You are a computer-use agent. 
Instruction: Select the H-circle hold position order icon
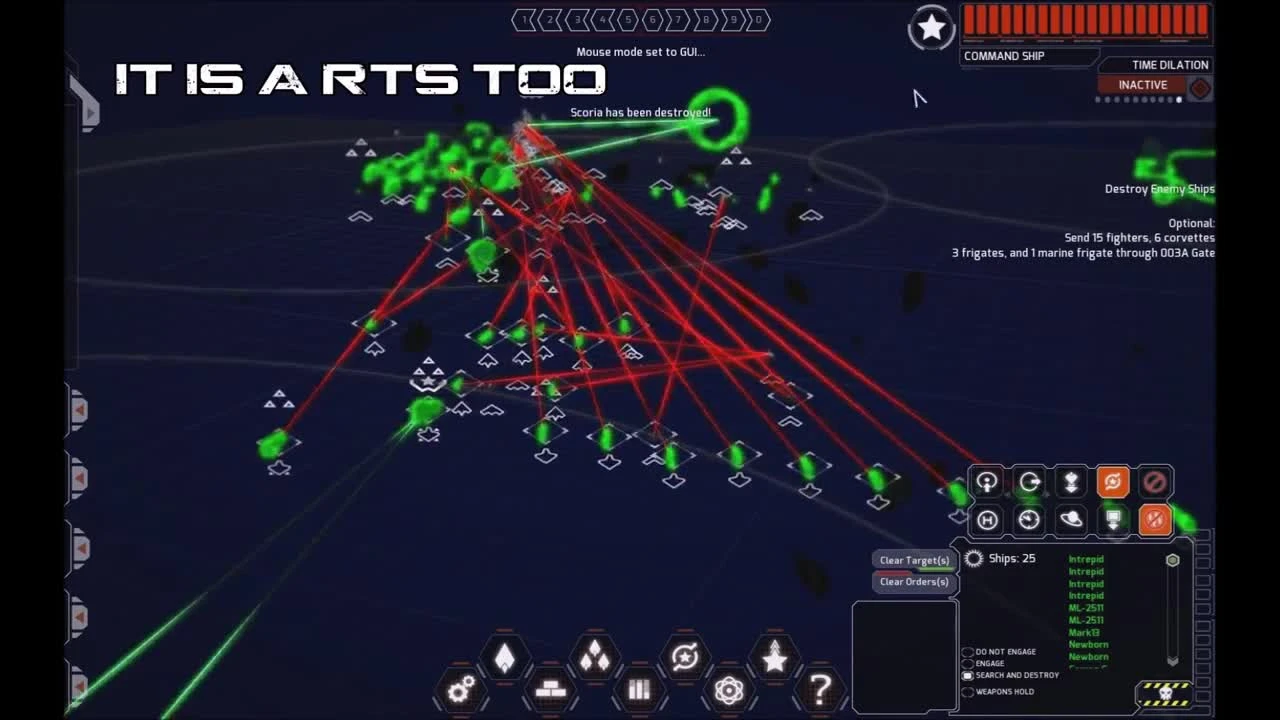(x=986, y=519)
